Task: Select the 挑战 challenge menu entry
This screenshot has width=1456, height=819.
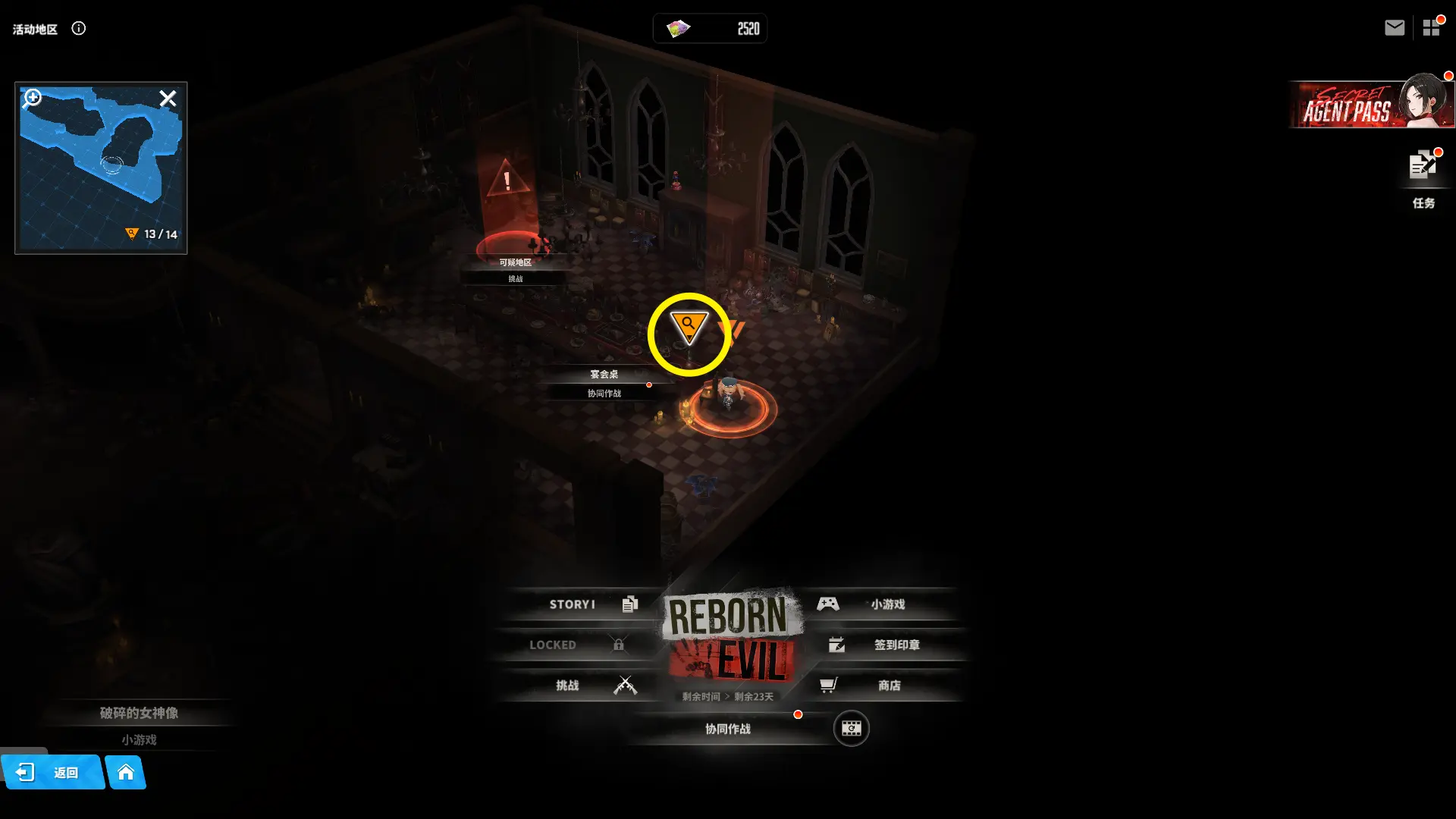Action: click(x=584, y=686)
